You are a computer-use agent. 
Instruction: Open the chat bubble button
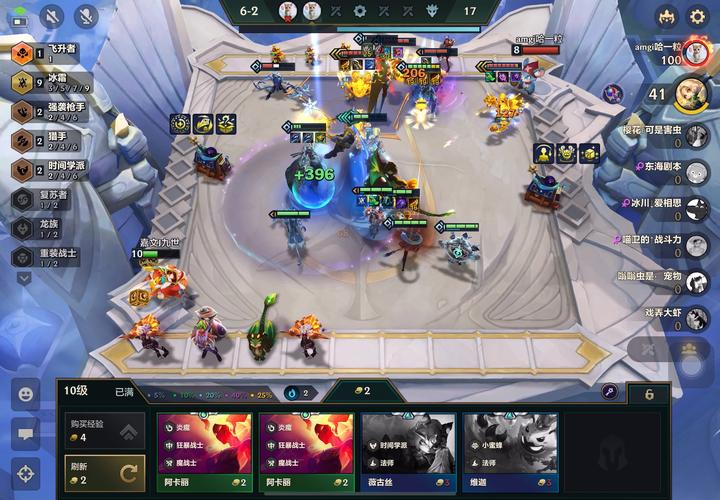click(25, 433)
